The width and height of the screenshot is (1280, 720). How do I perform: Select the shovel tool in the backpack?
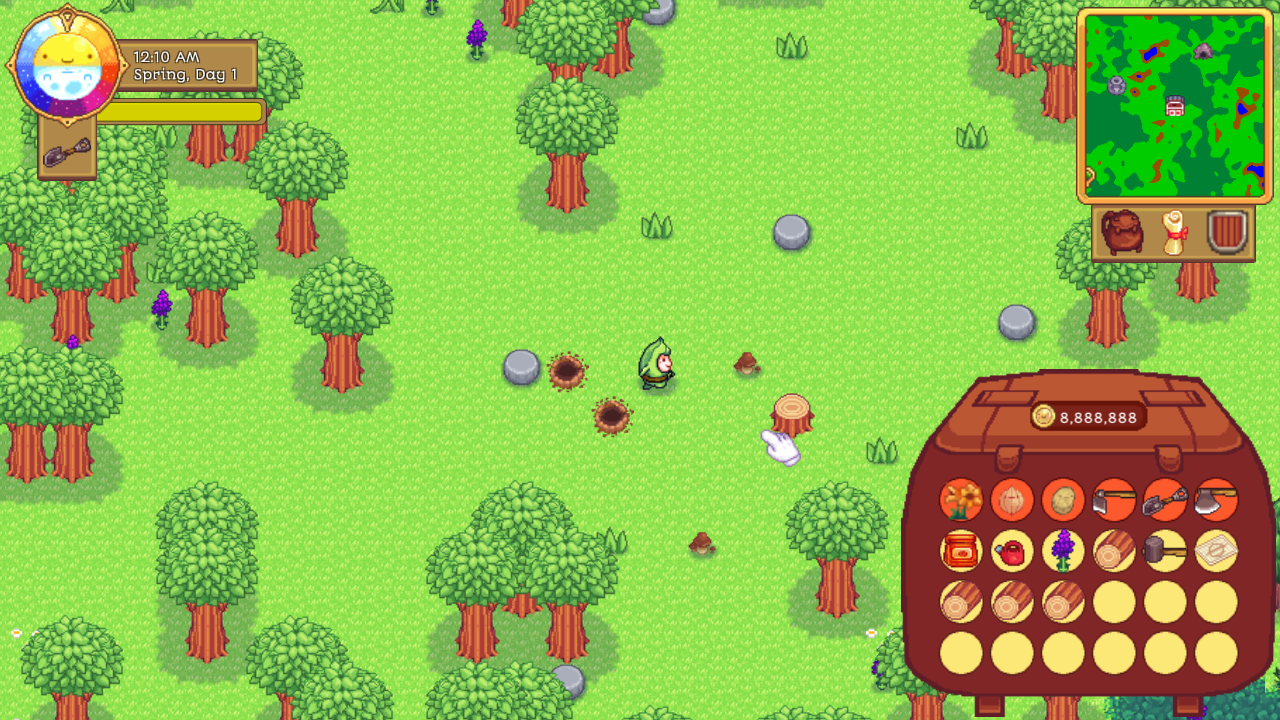pos(1165,499)
